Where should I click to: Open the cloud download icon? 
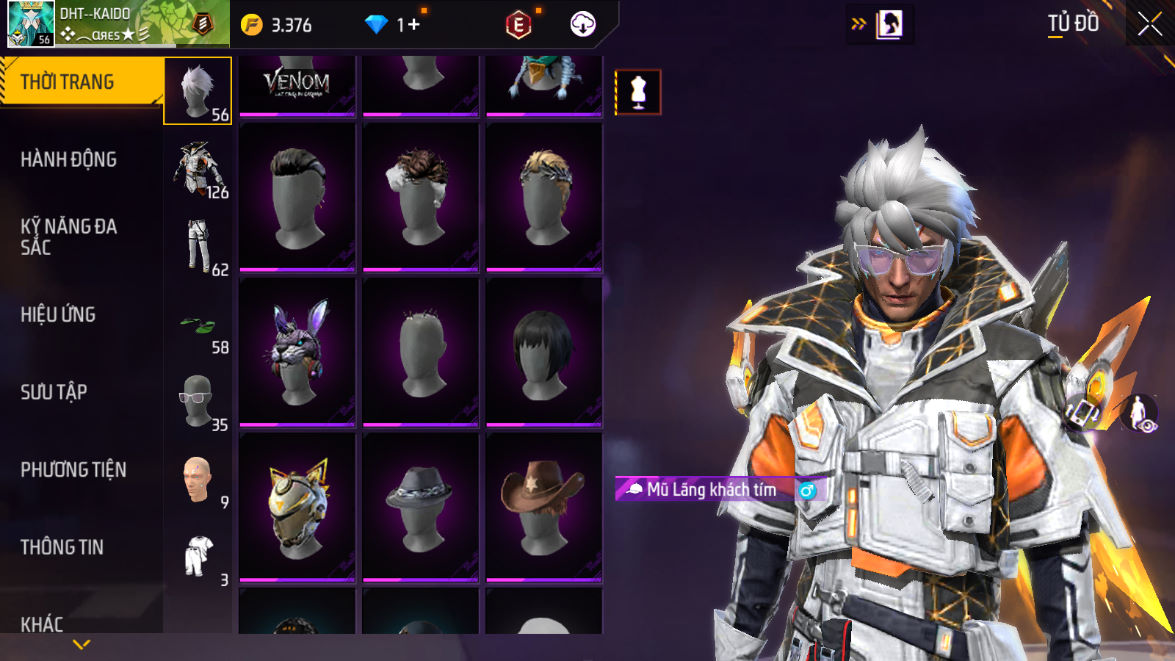[583, 25]
